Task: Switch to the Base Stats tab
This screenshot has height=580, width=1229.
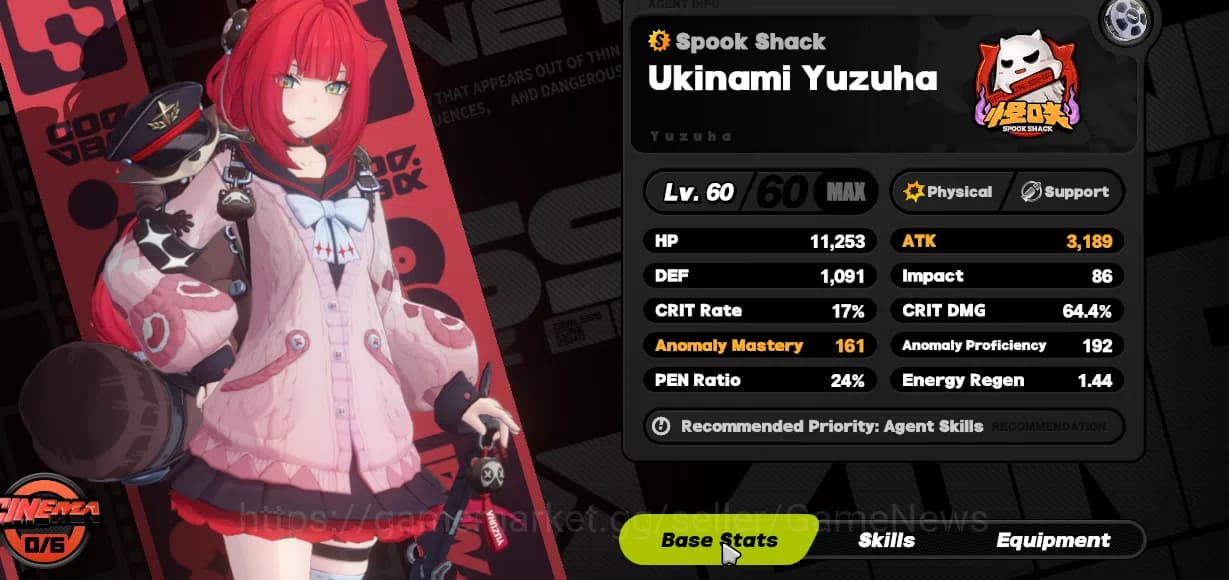Action: pyautogui.click(x=718, y=541)
